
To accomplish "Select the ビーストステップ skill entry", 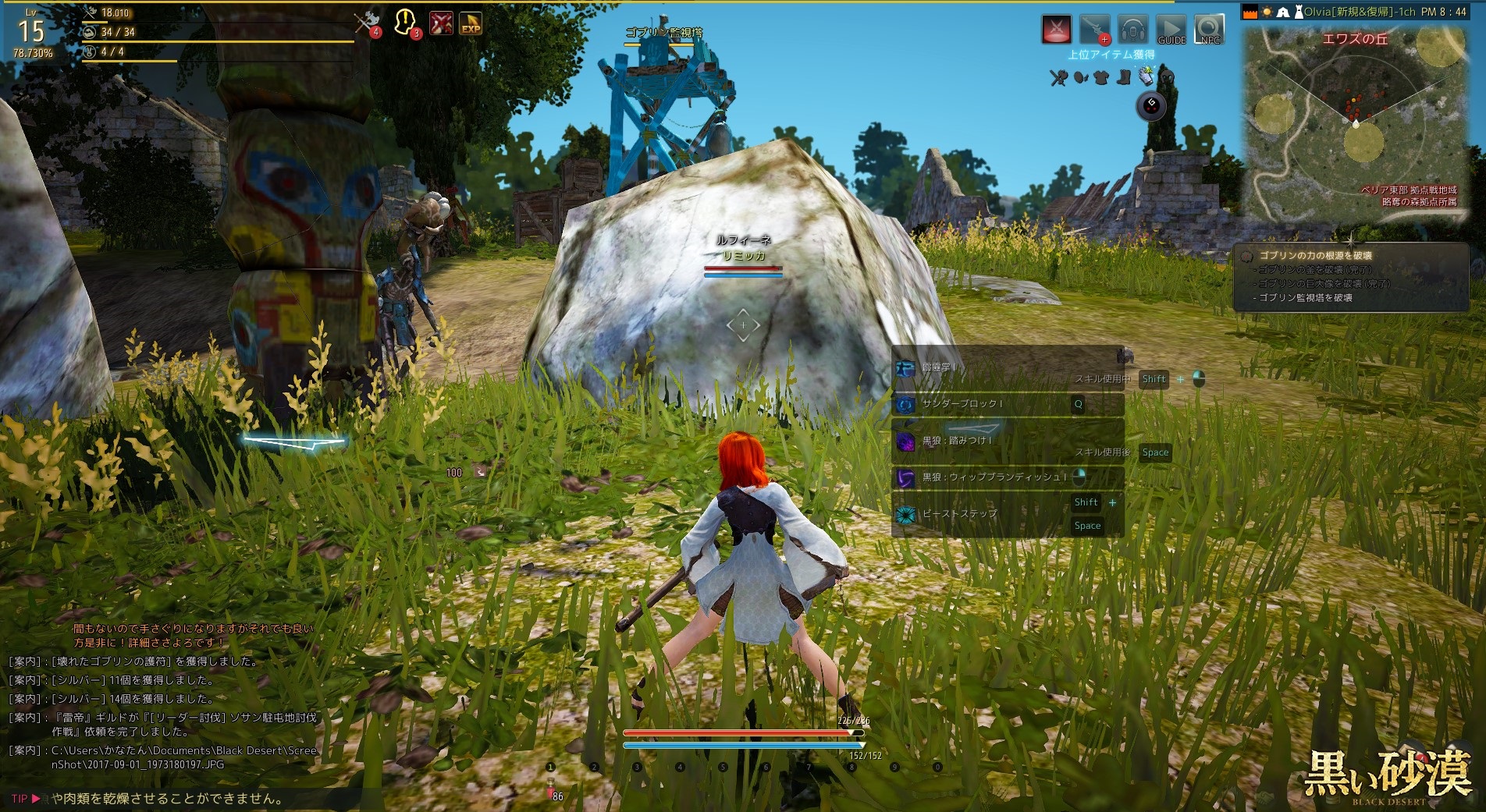I will point(959,514).
